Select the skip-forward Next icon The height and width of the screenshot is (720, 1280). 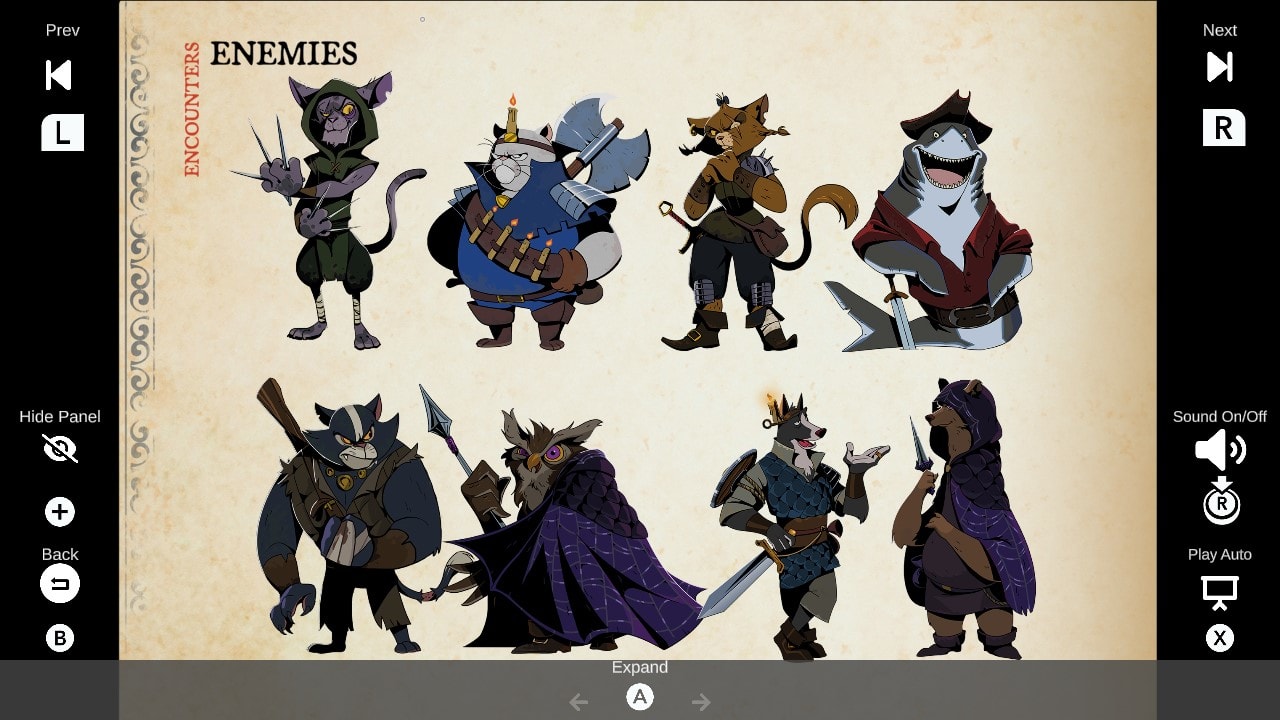click(1219, 67)
